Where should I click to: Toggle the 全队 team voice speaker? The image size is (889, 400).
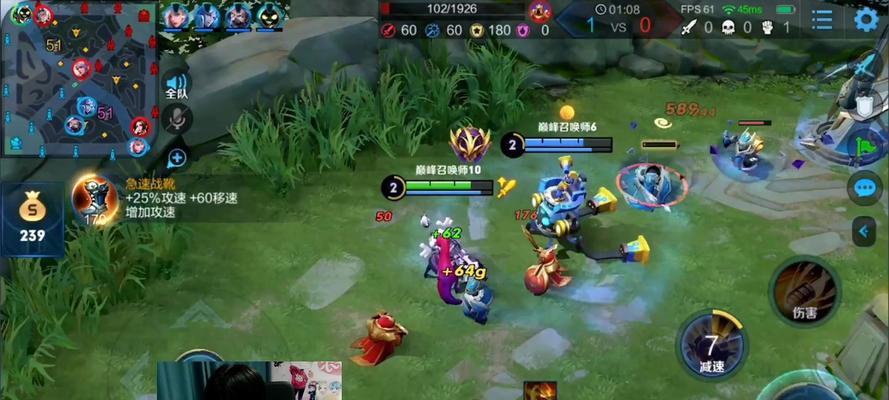tap(177, 86)
